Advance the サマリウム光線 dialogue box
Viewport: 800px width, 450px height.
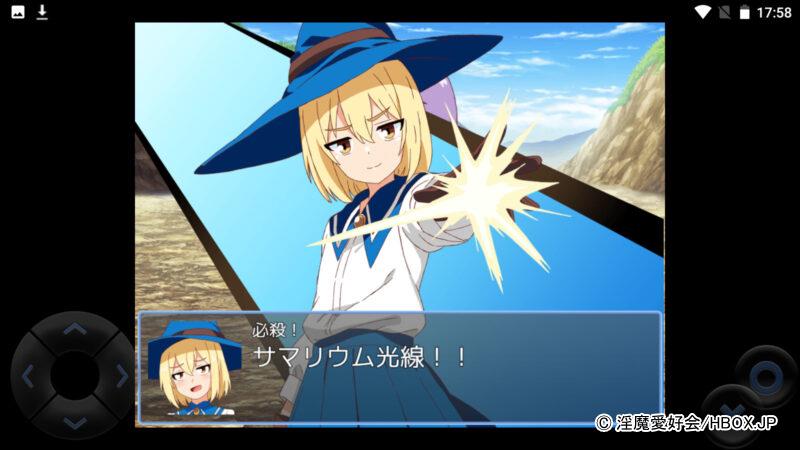point(400,368)
